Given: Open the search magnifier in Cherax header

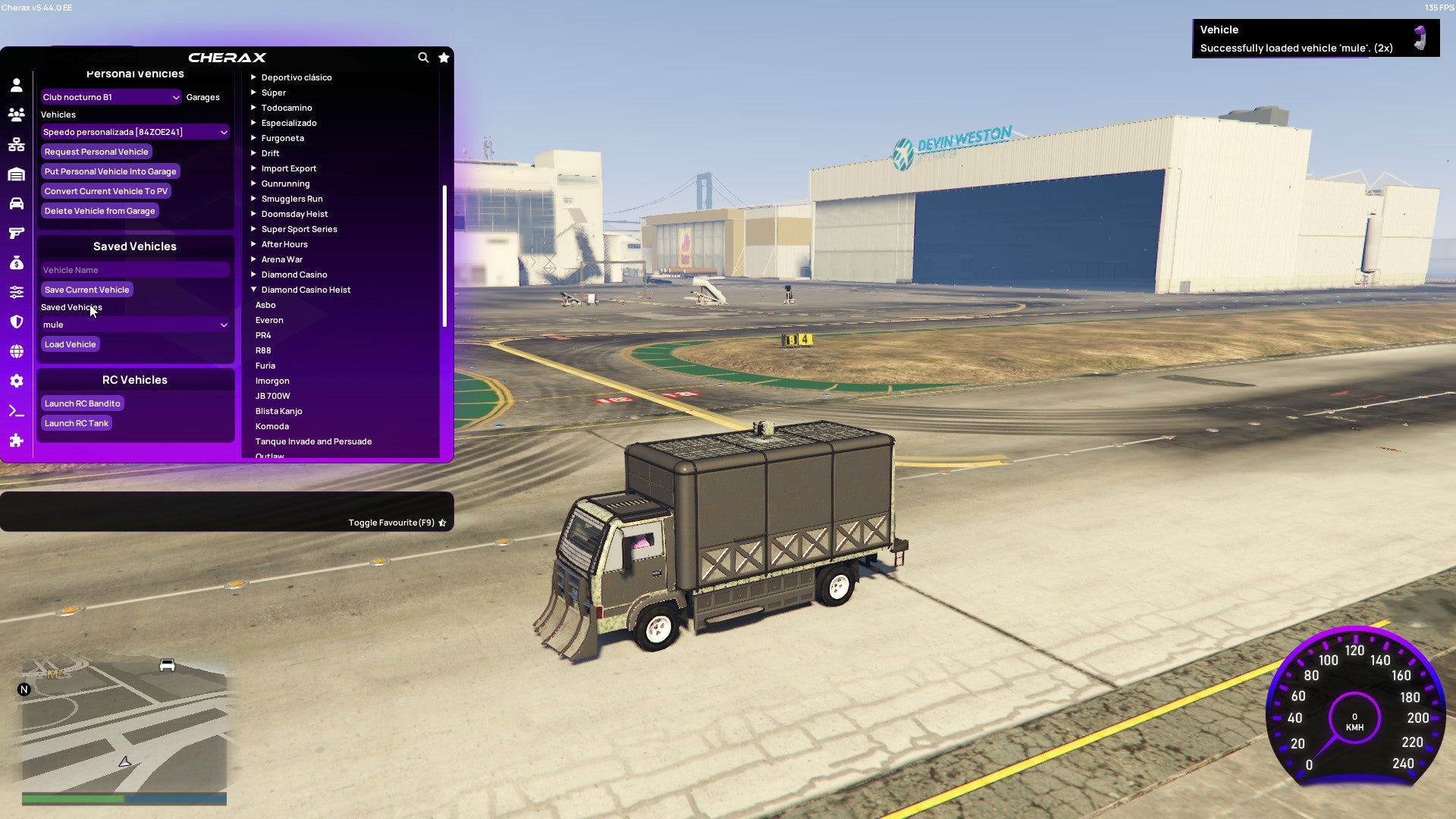Looking at the screenshot, I should (423, 58).
